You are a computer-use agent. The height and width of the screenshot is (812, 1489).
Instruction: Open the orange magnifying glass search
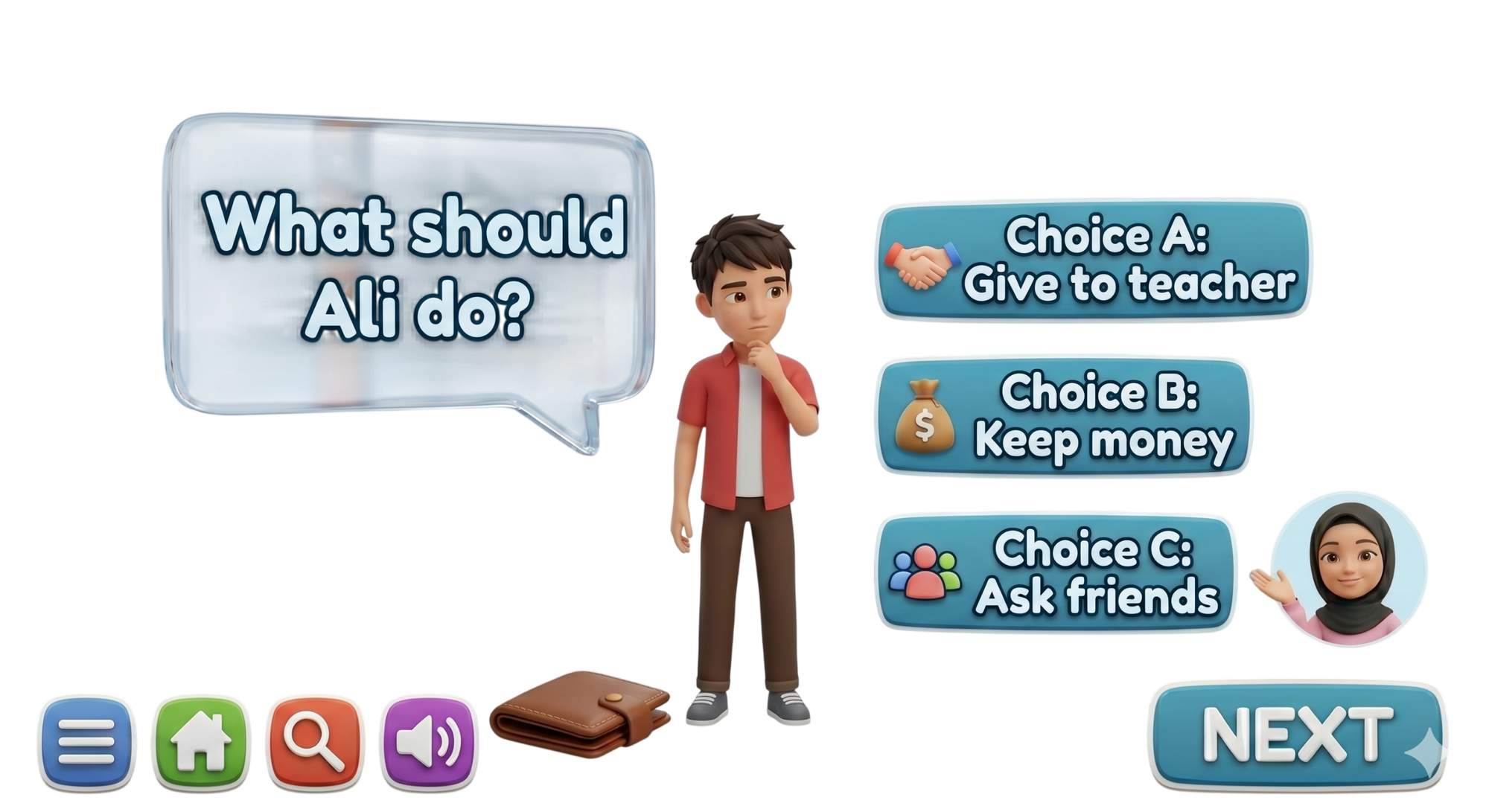316,741
